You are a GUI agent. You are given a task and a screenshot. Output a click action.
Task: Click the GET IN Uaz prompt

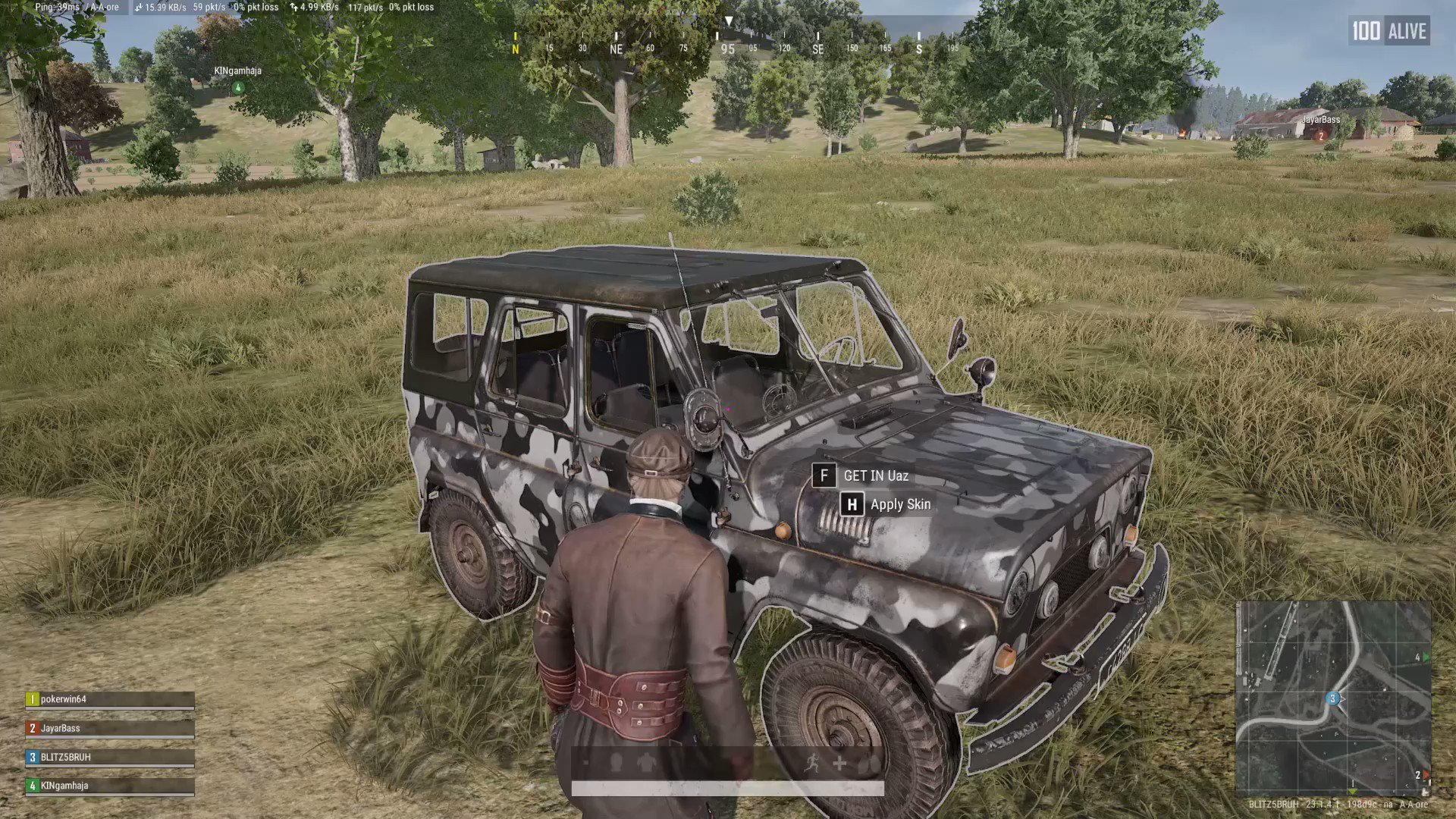(x=874, y=476)
